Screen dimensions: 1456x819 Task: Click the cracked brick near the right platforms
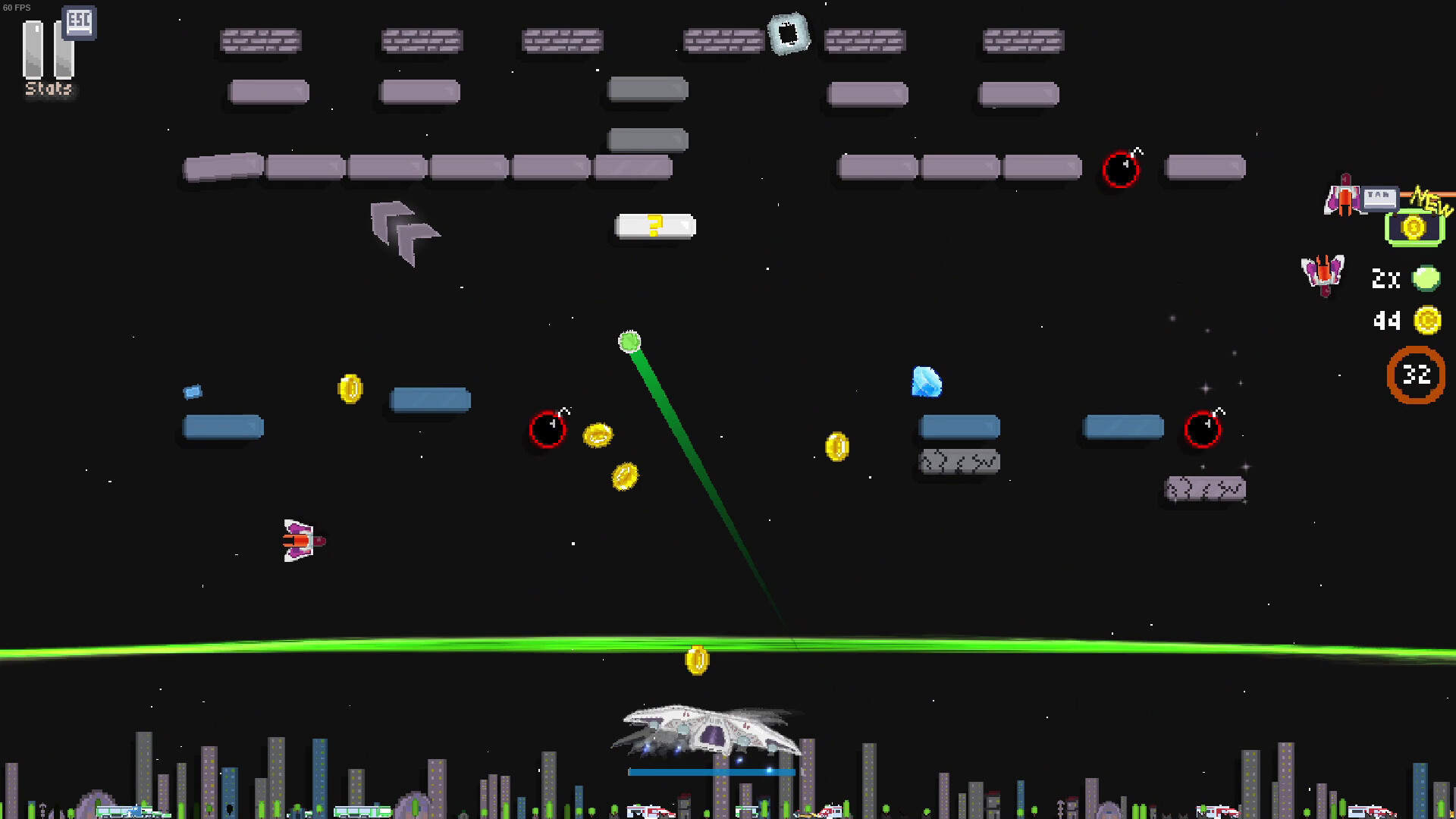(x=959, y=460)
